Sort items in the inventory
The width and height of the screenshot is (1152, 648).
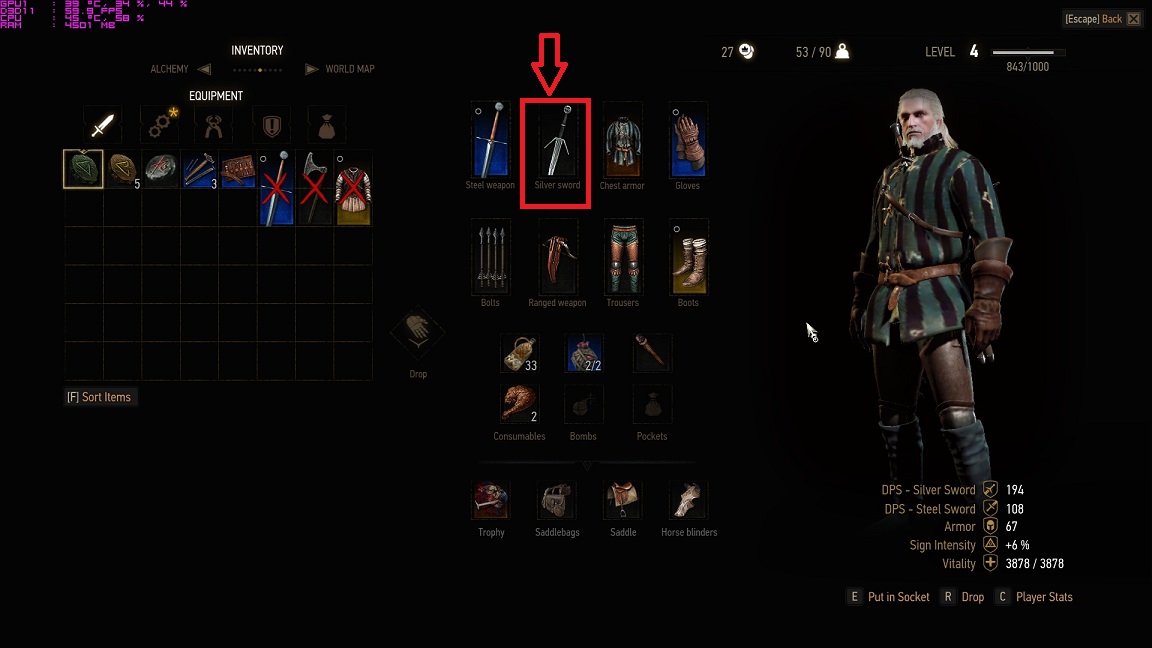(x=98, y=397)
